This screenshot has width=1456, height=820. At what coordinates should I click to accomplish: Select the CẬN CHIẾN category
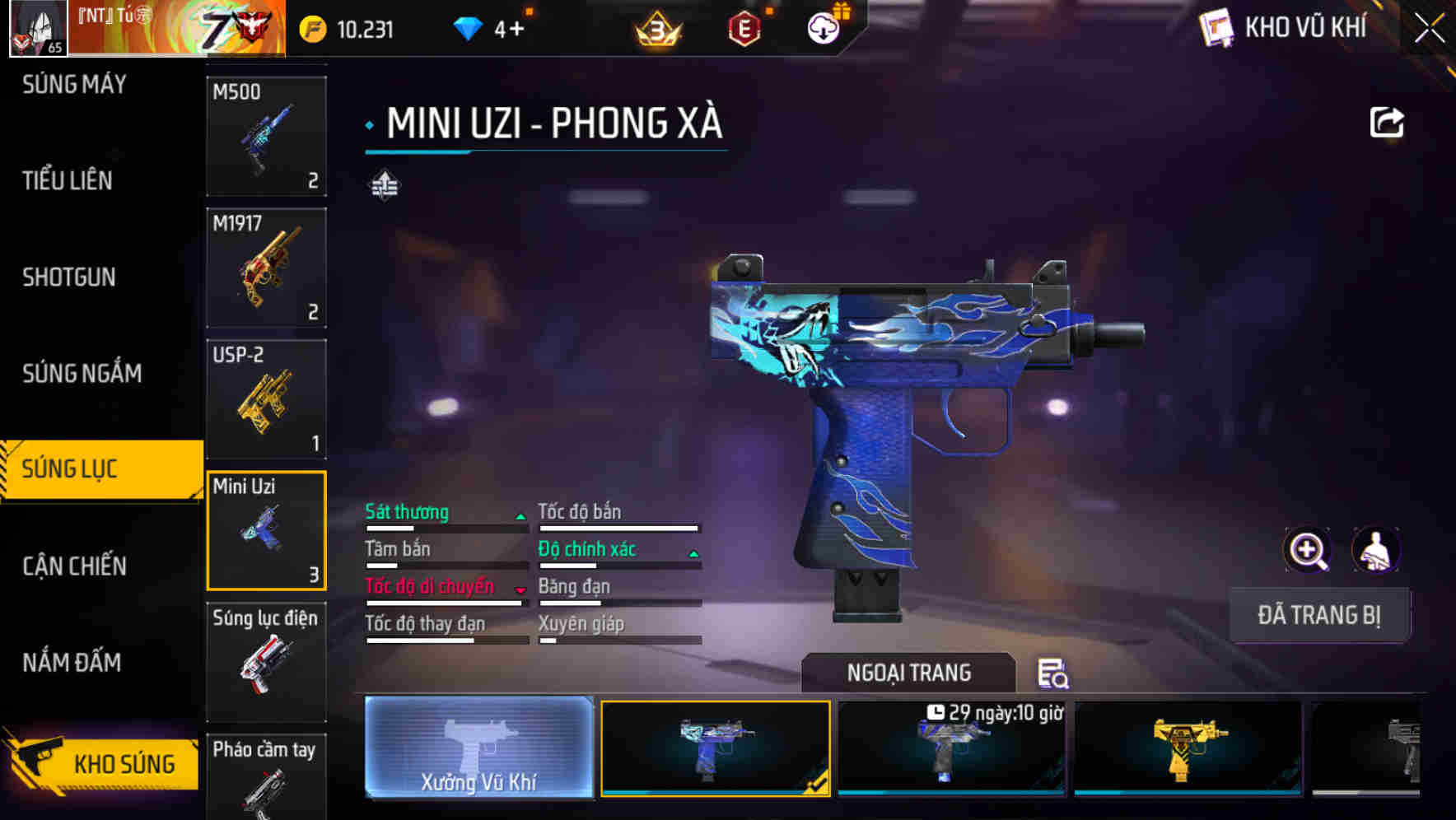coord(72,566)
